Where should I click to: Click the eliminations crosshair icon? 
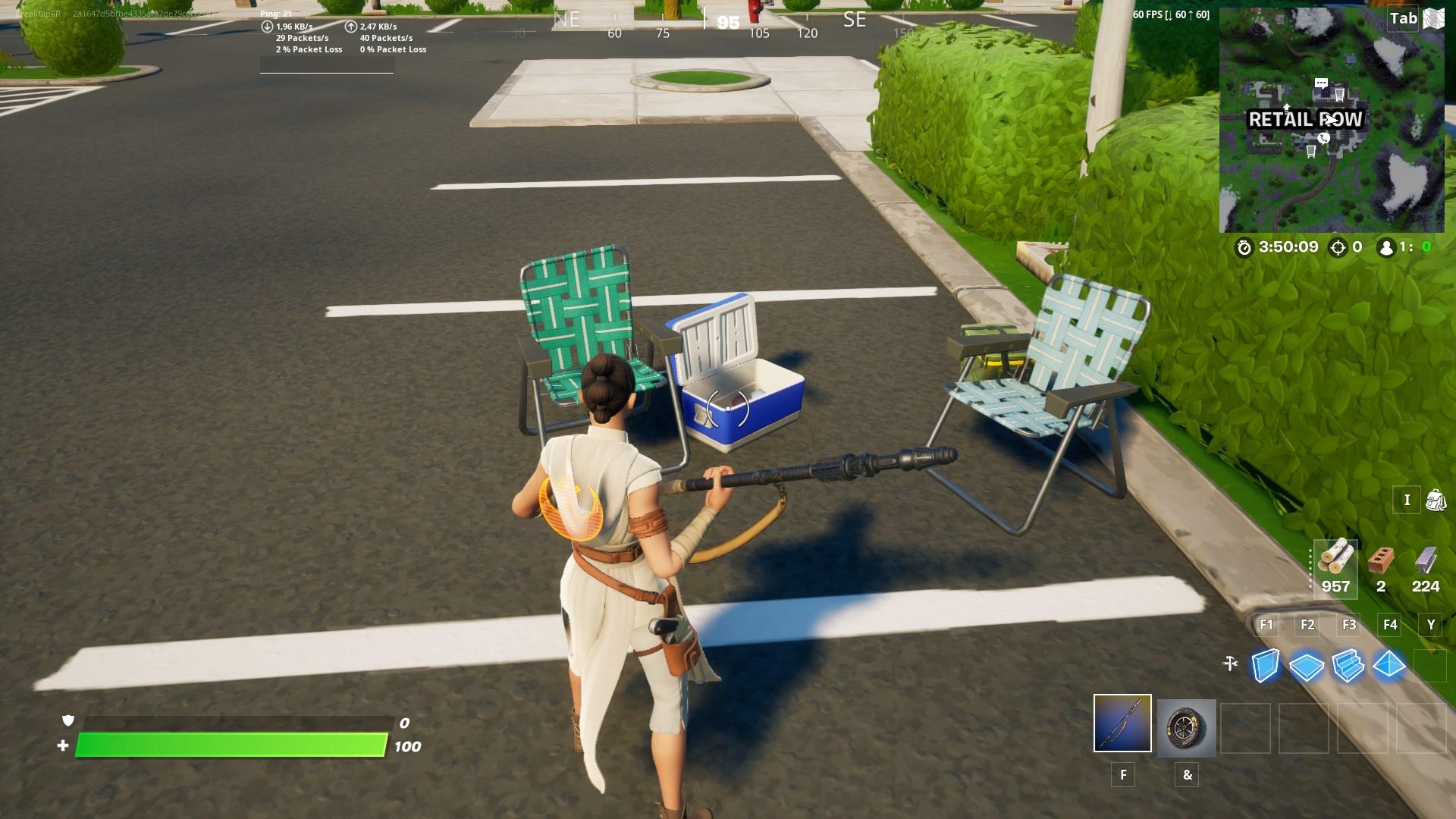1337,247
